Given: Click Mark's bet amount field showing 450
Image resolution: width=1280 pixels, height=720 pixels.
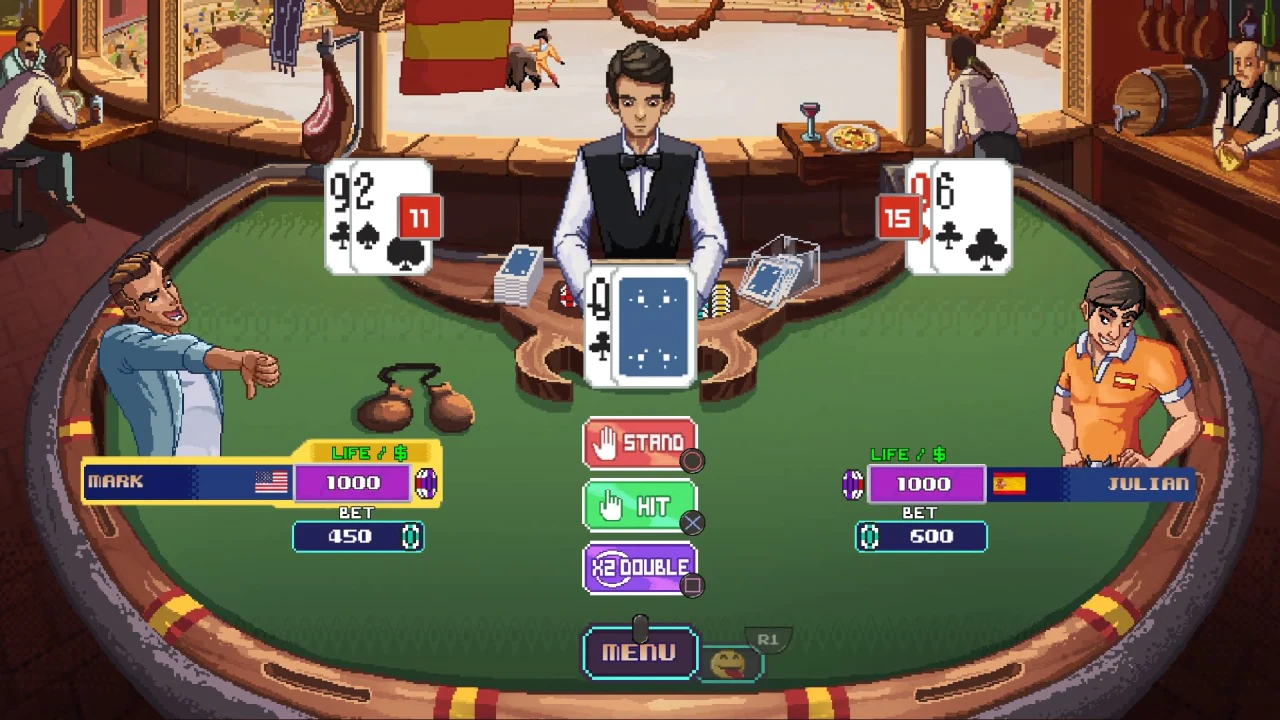Looking at the screenshot, I should [358, 537].
